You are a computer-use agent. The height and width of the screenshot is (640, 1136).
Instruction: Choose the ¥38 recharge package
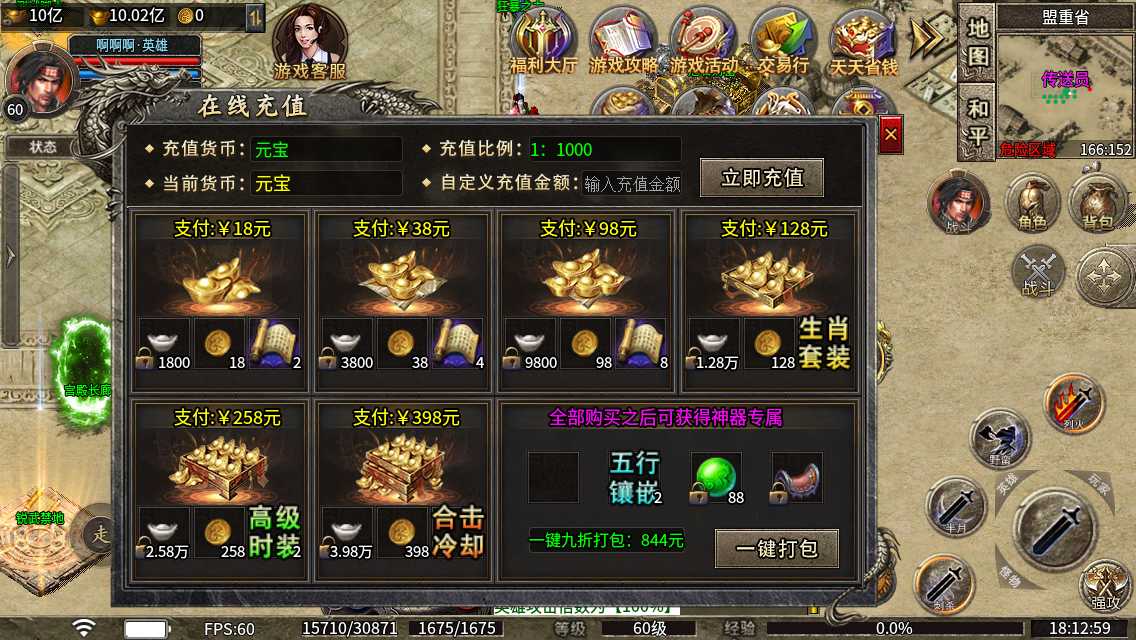point(402,302)
